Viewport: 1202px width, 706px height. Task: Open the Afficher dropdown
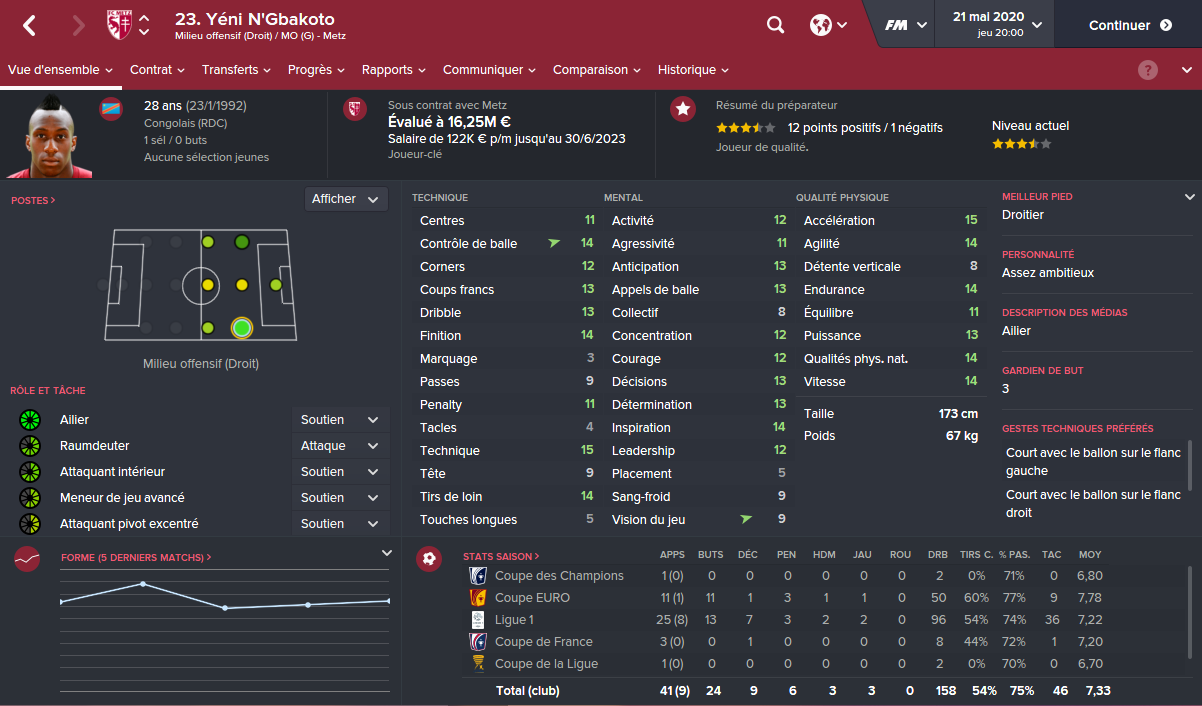(x=346, y=199)
